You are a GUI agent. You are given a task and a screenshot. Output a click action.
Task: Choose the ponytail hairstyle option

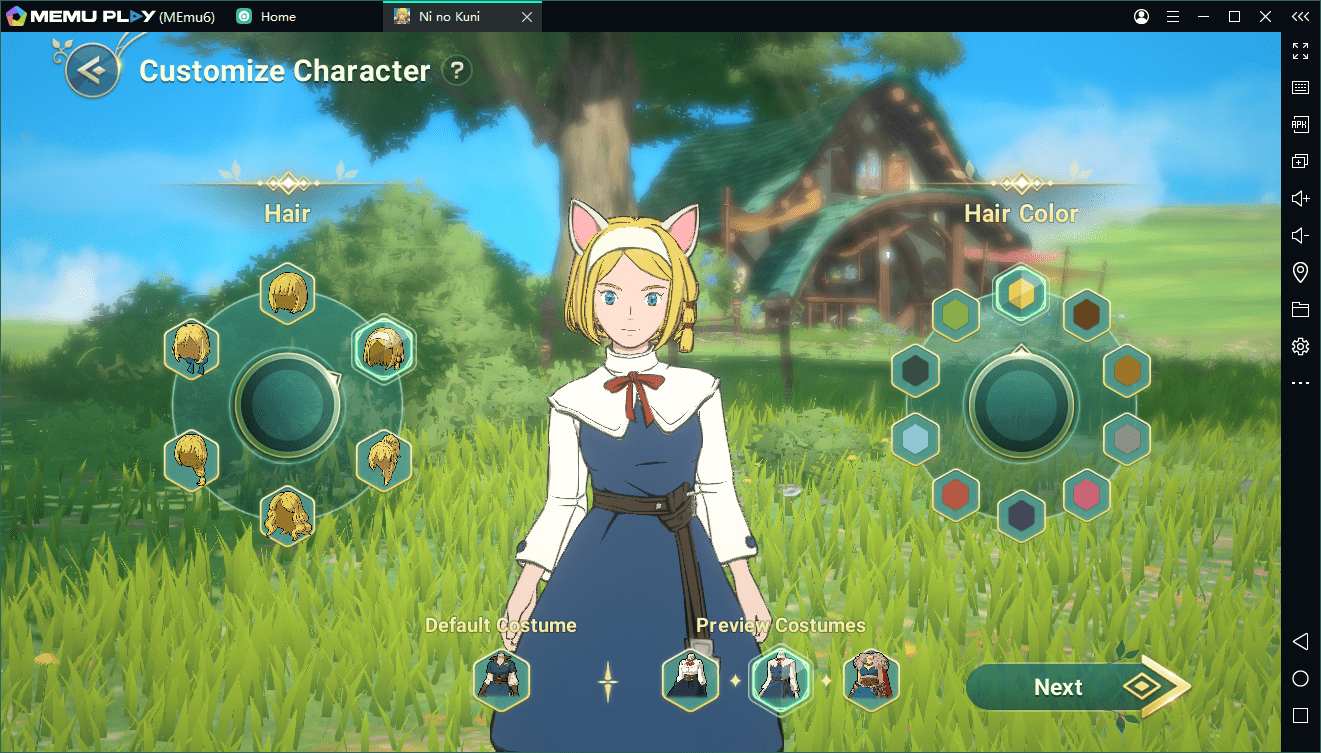tap(384, 461)
